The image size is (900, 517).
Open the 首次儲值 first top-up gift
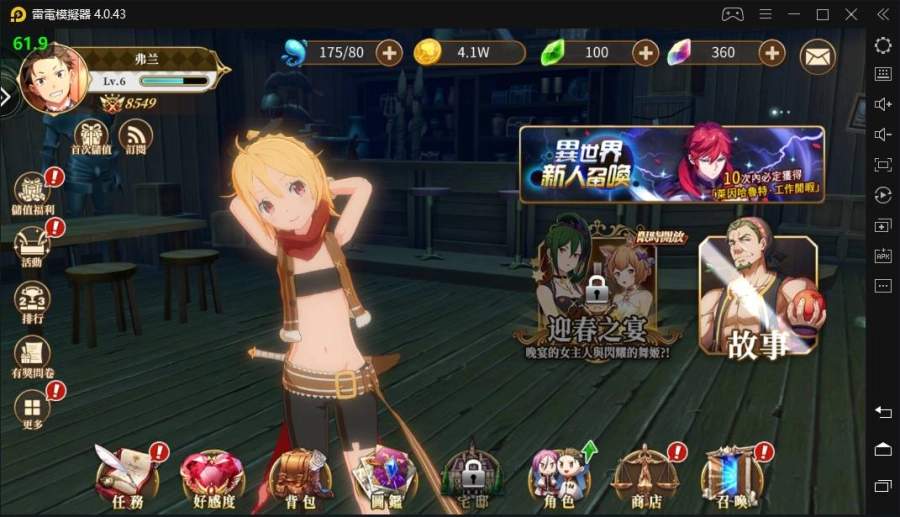point(91,137)
